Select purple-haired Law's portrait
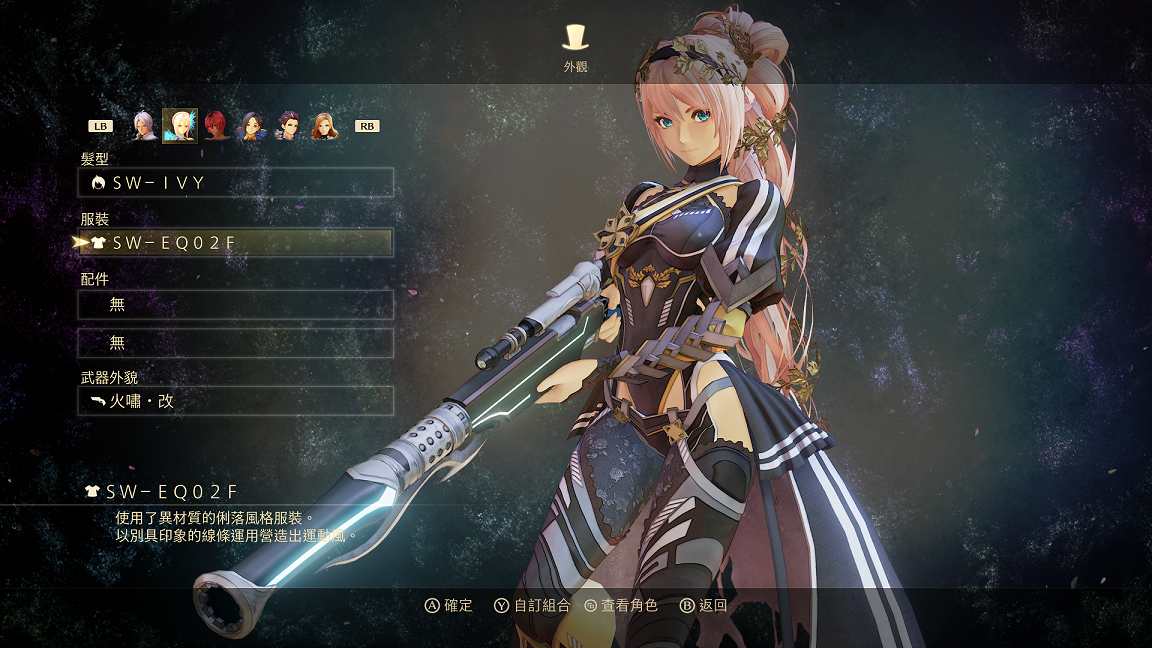1152x648 pixels. 288,126
